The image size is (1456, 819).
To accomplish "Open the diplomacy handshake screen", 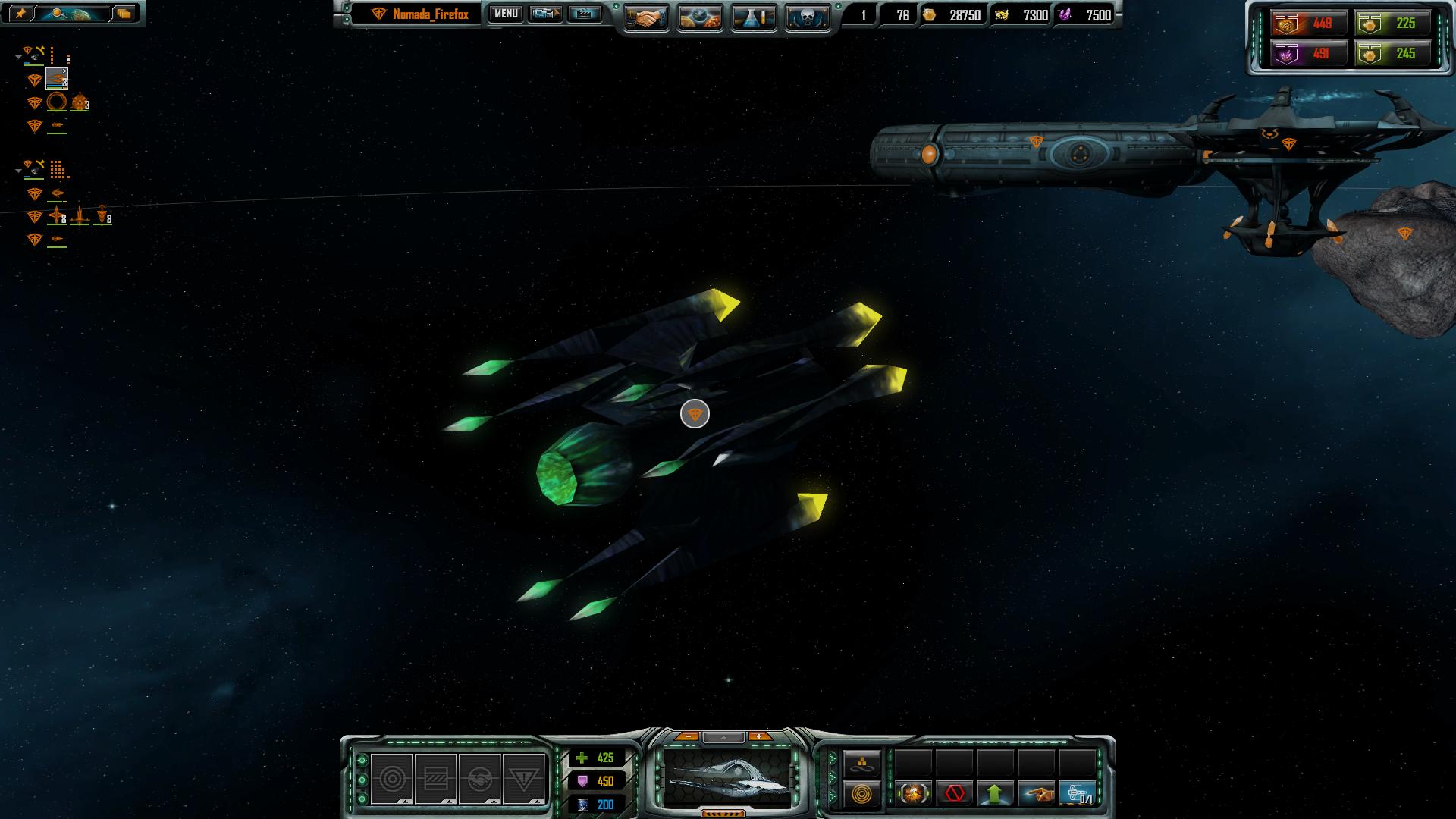I will click(x=646, y=17).
